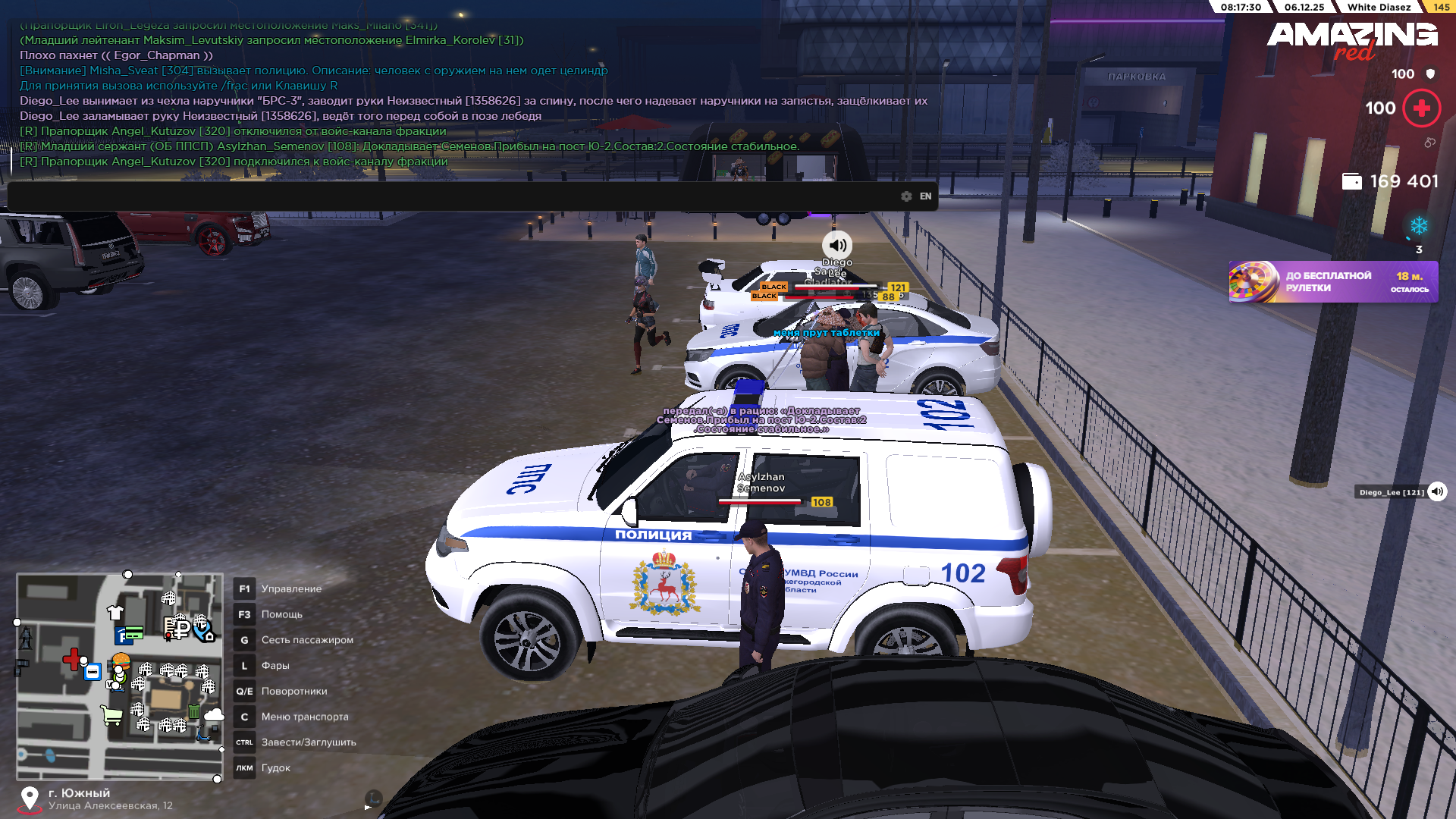Open chat settings gear icon
This screenshot has width=1456, height=819.
coord(906,196)
